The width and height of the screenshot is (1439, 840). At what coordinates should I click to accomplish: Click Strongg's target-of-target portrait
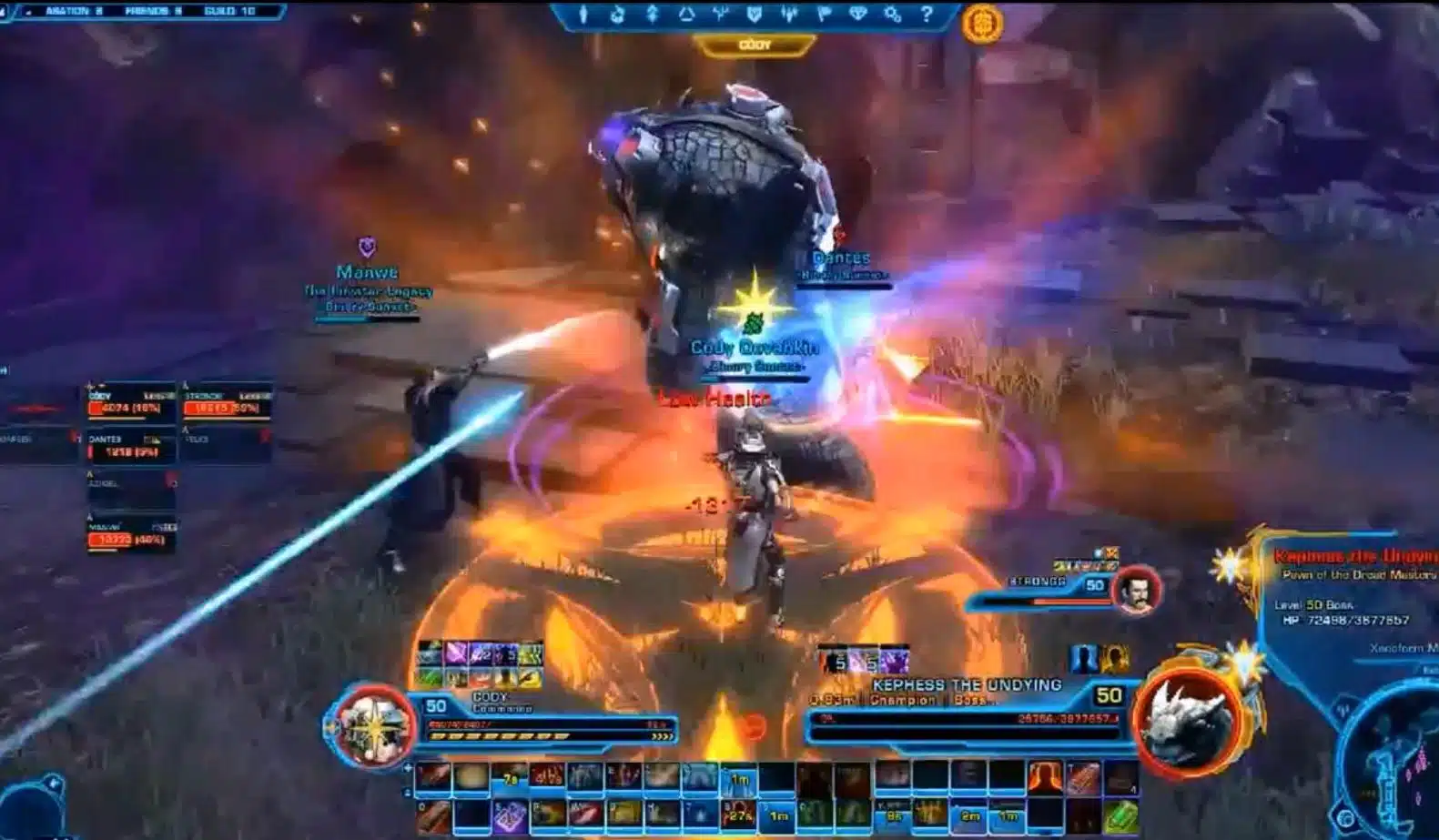(x=1136, y=589)
